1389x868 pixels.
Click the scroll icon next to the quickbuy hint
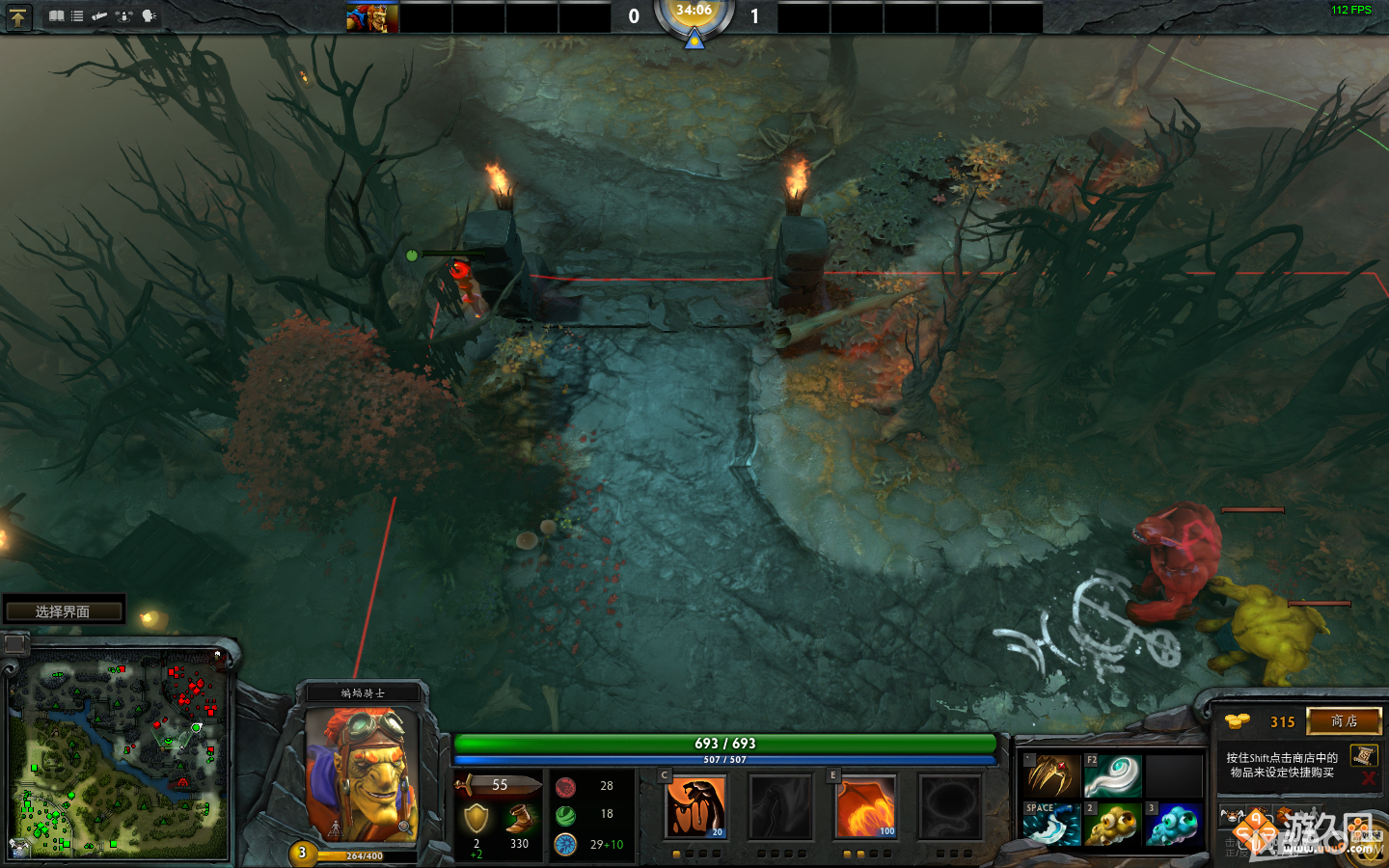[1363, 756]
